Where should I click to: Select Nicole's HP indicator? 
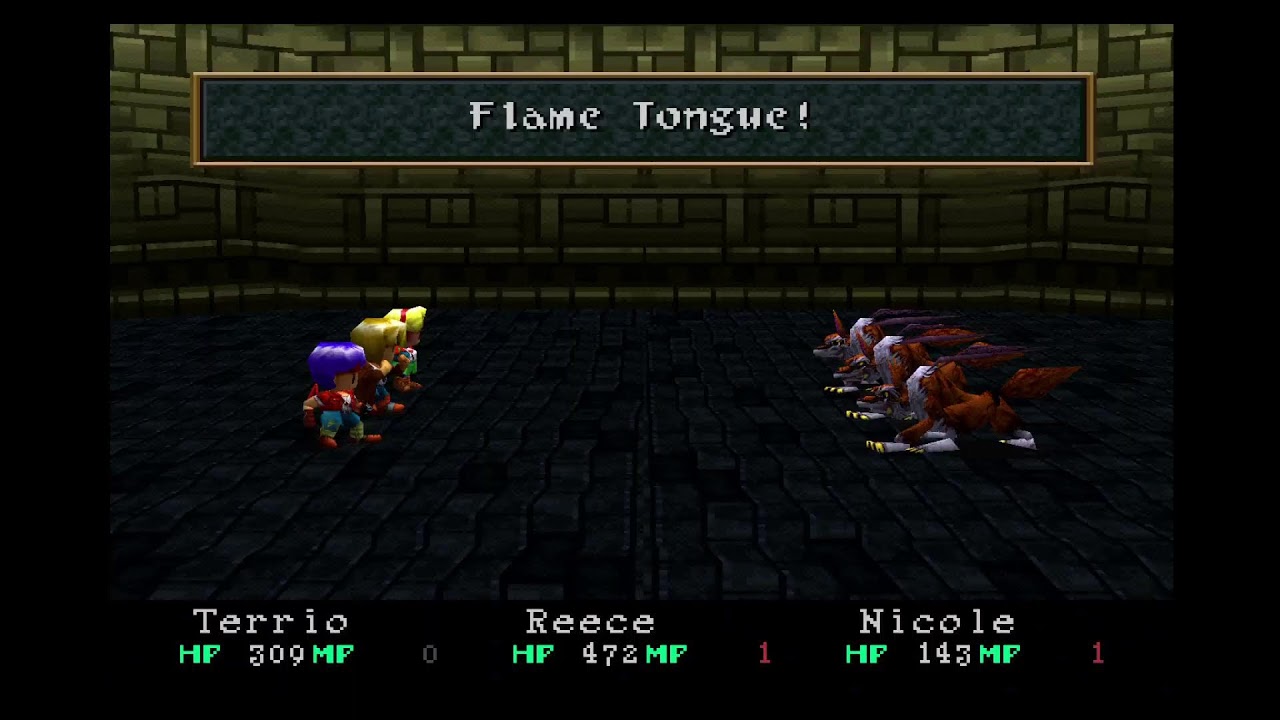tap(864, 655)
